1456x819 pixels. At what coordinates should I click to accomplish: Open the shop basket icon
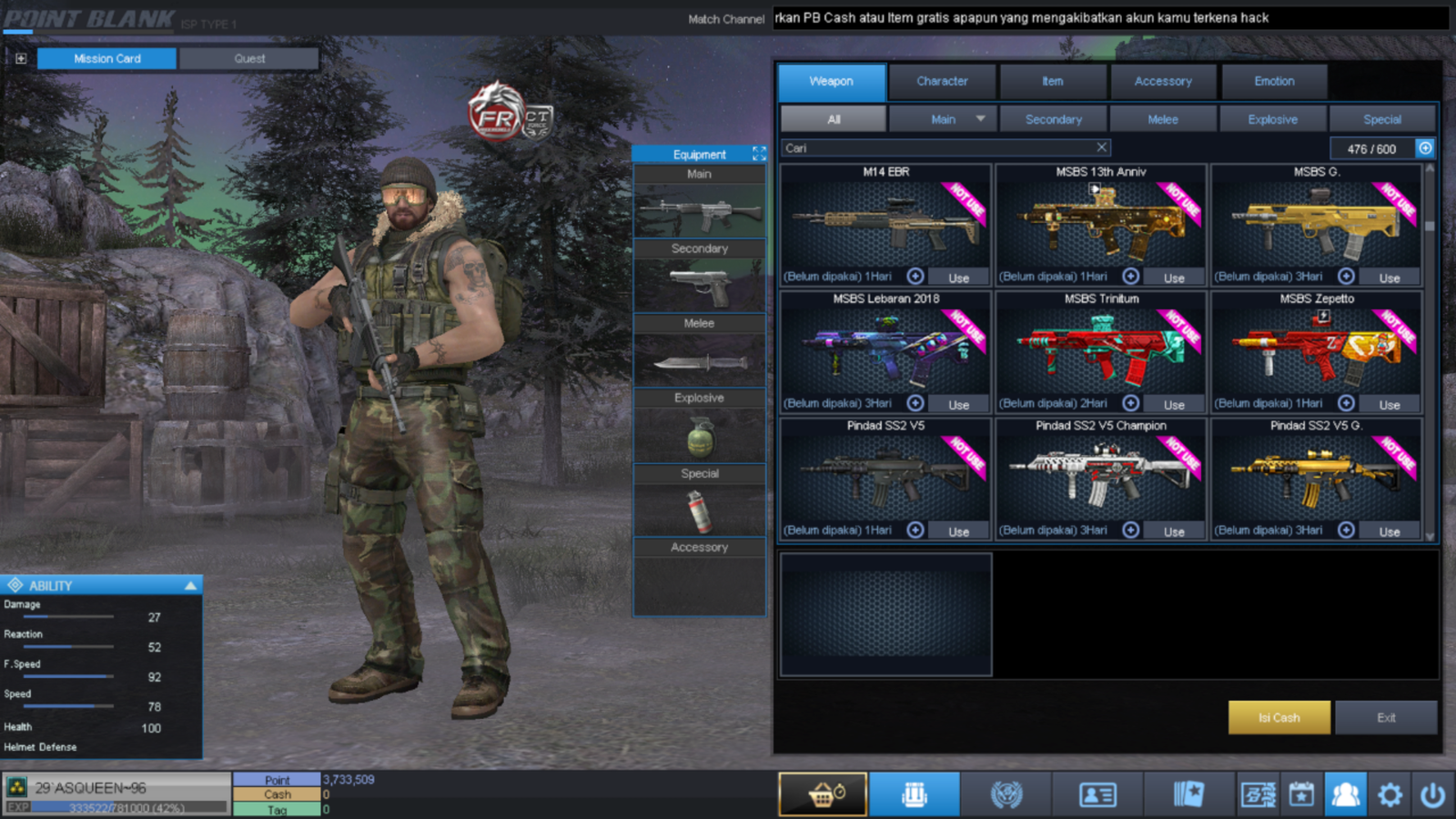point(823,794)
